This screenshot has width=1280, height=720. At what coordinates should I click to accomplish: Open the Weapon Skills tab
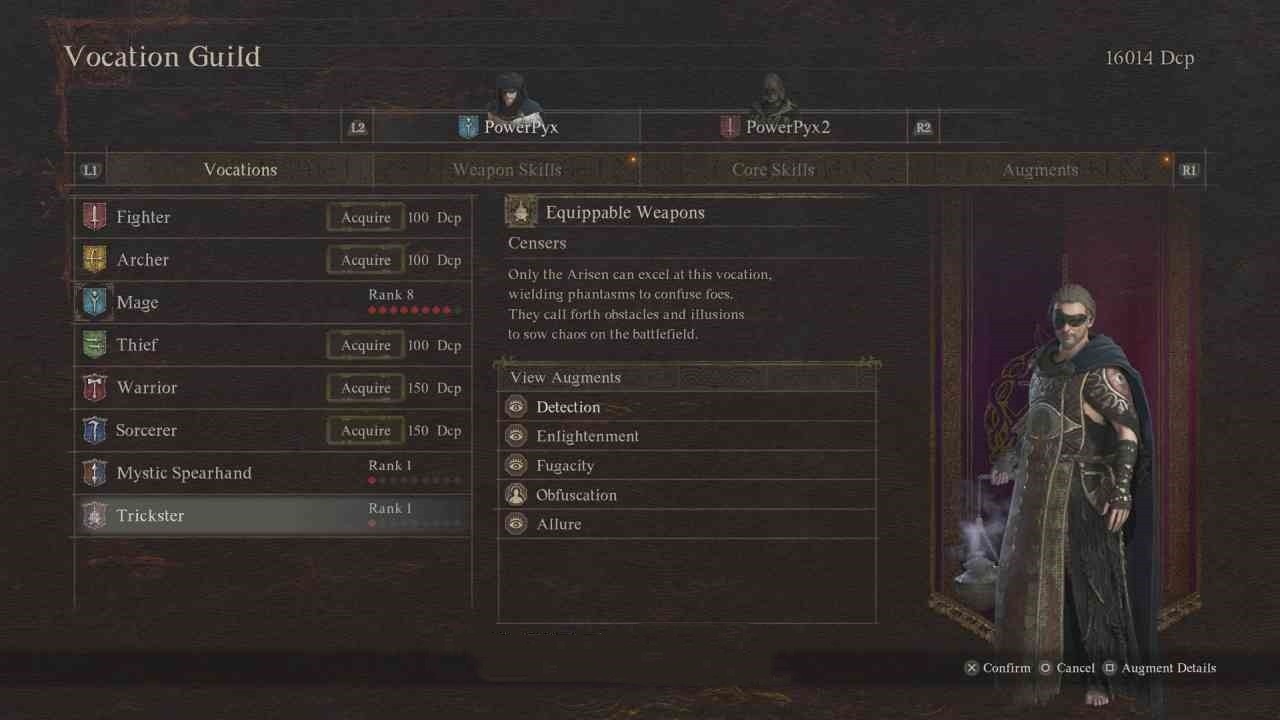[506, 170]
